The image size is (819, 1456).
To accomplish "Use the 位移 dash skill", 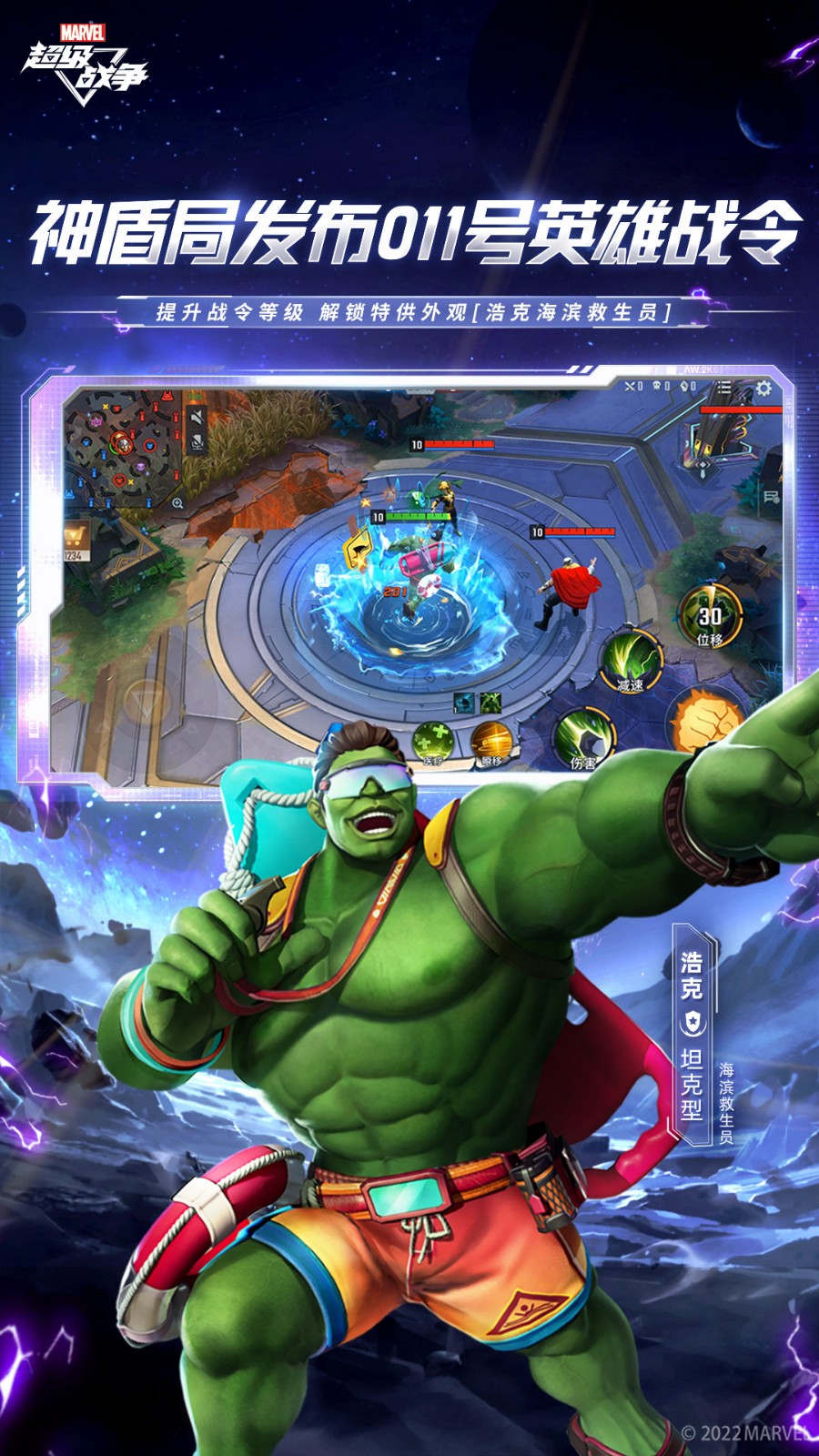I will point(710,616).
